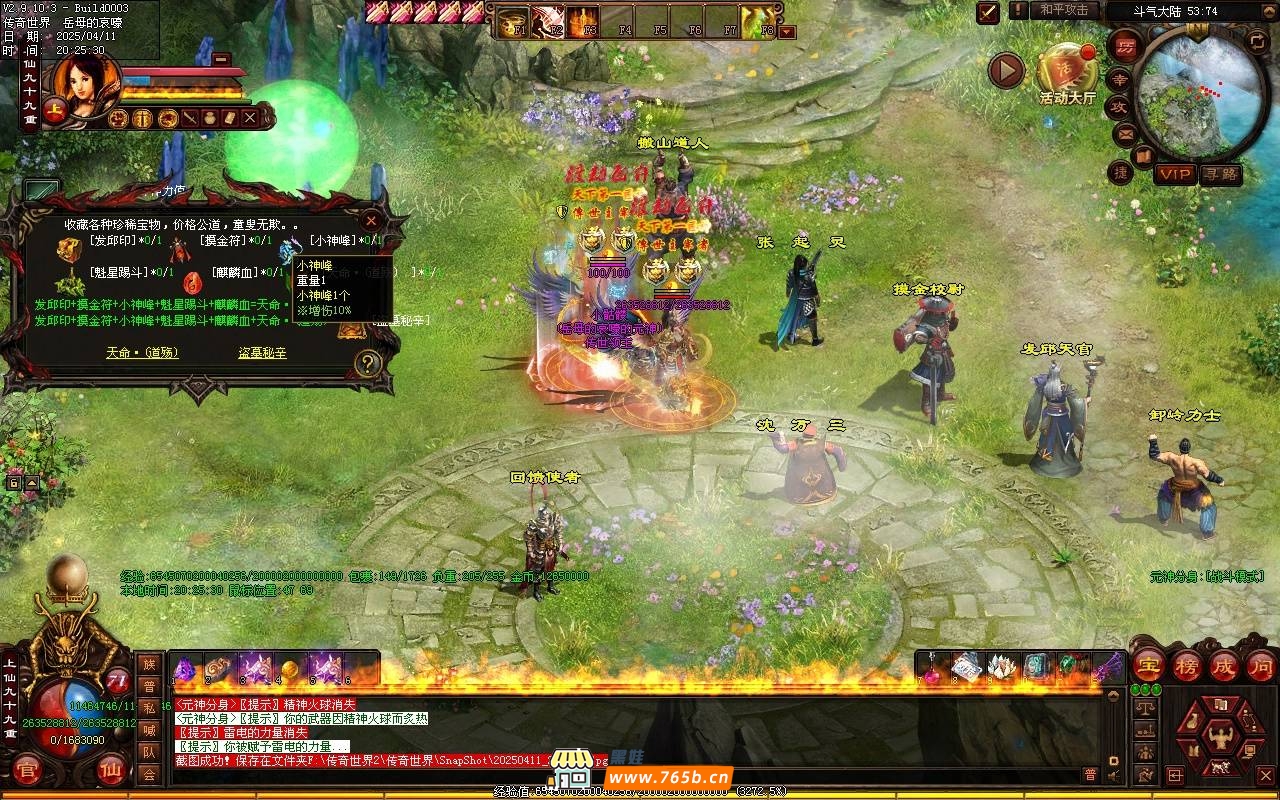Show the 榜 rankings button
The height and width of the screenshot is (800, 1280).
tap(1186, 665)
